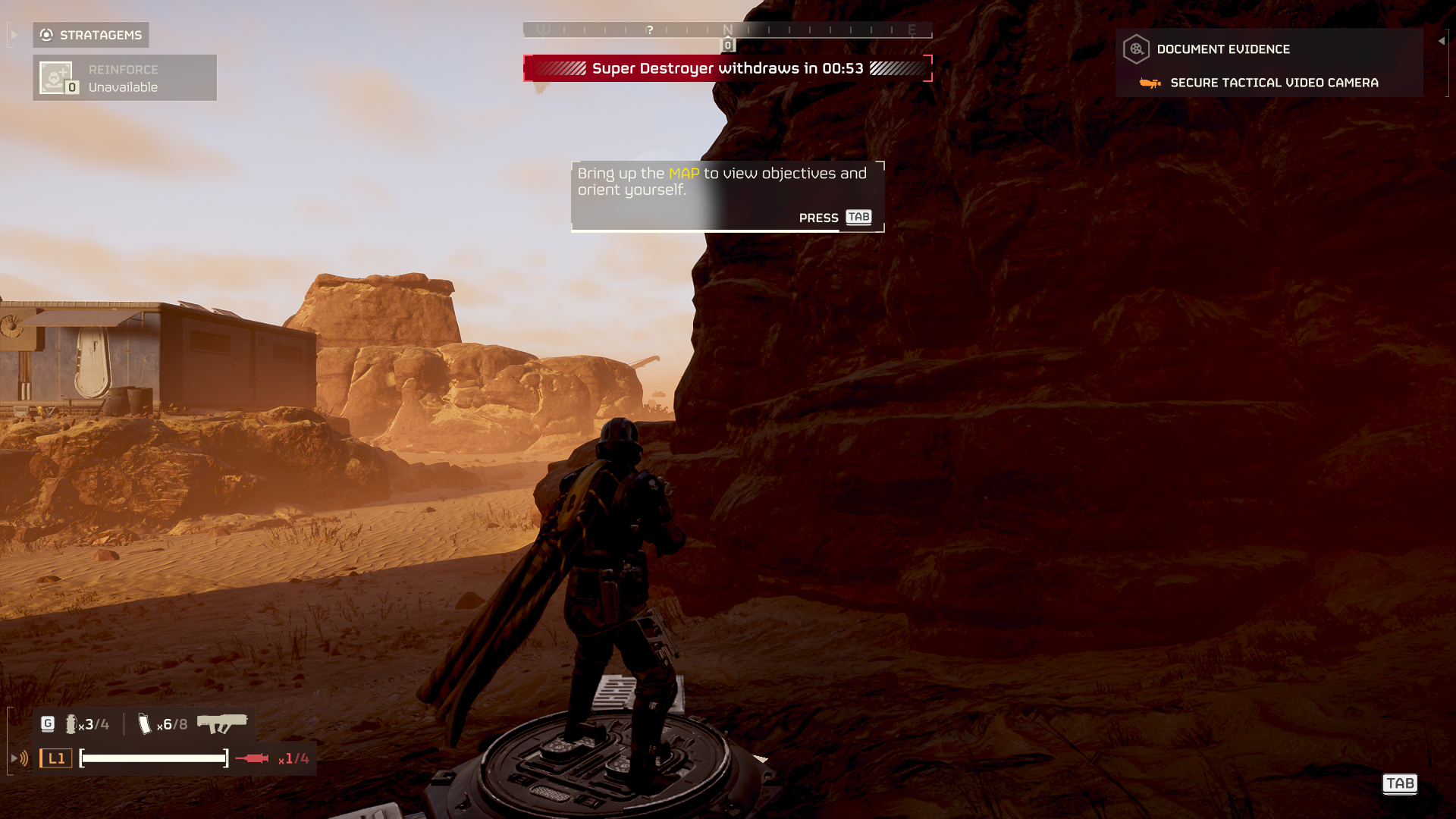Screen dimensions: 1456x819
Task: Expand the stratagems side arrow
Action: 14,35
